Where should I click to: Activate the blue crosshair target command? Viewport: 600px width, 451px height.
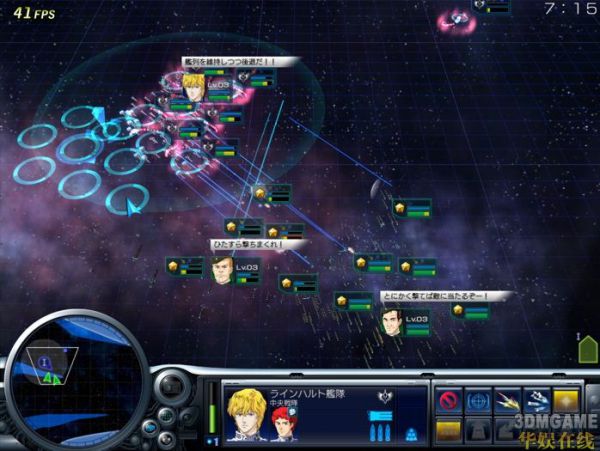479,401
